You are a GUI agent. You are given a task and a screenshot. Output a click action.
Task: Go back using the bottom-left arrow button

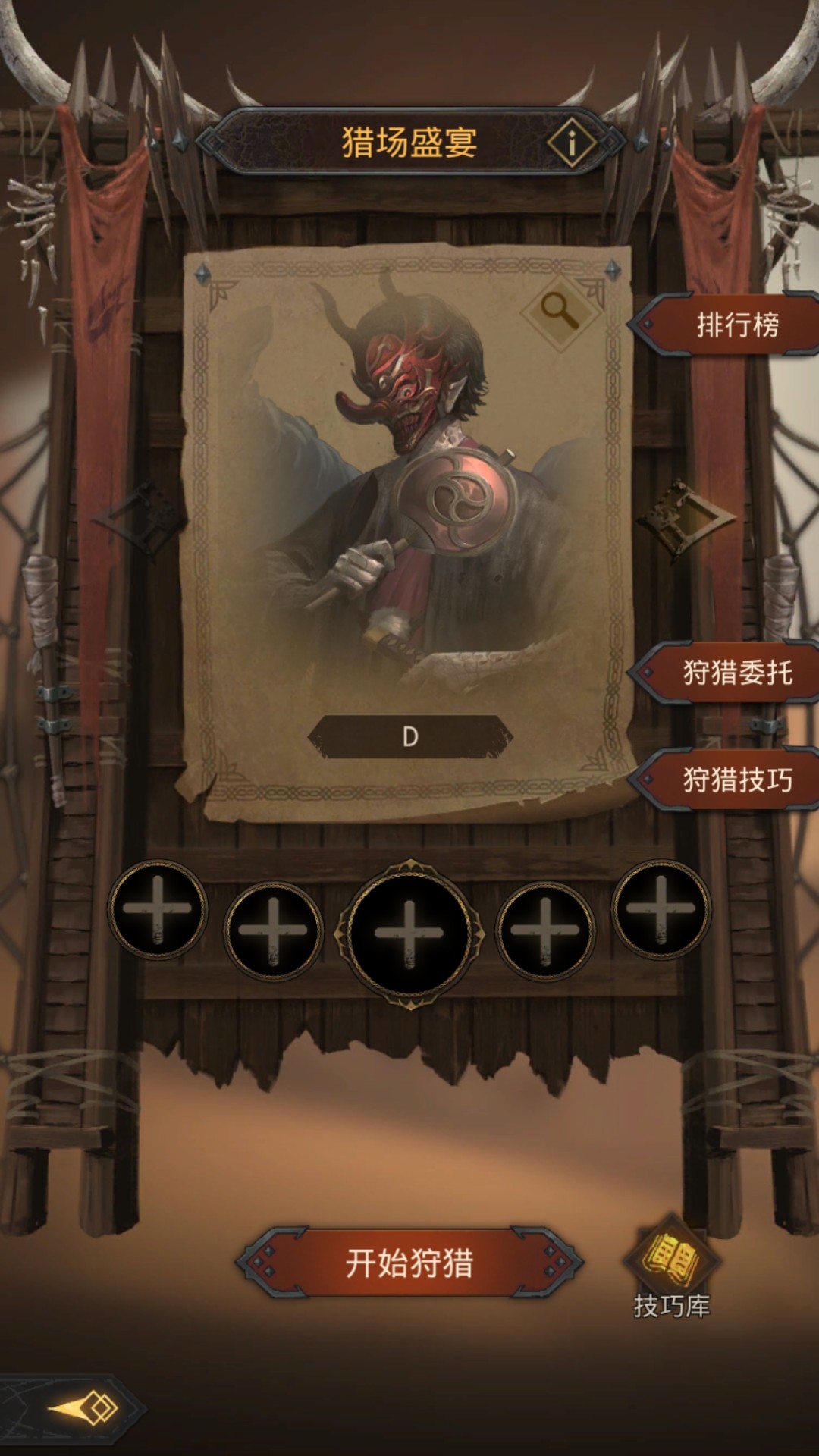[x=83, y=1409]
